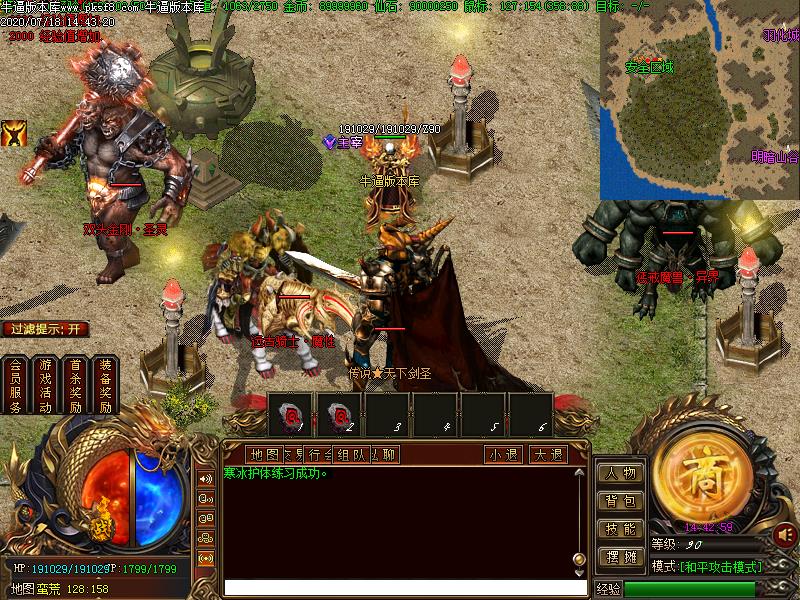Toggle the red sound speaker icon
The image size is (800, 600).
[x=785, y=535]
